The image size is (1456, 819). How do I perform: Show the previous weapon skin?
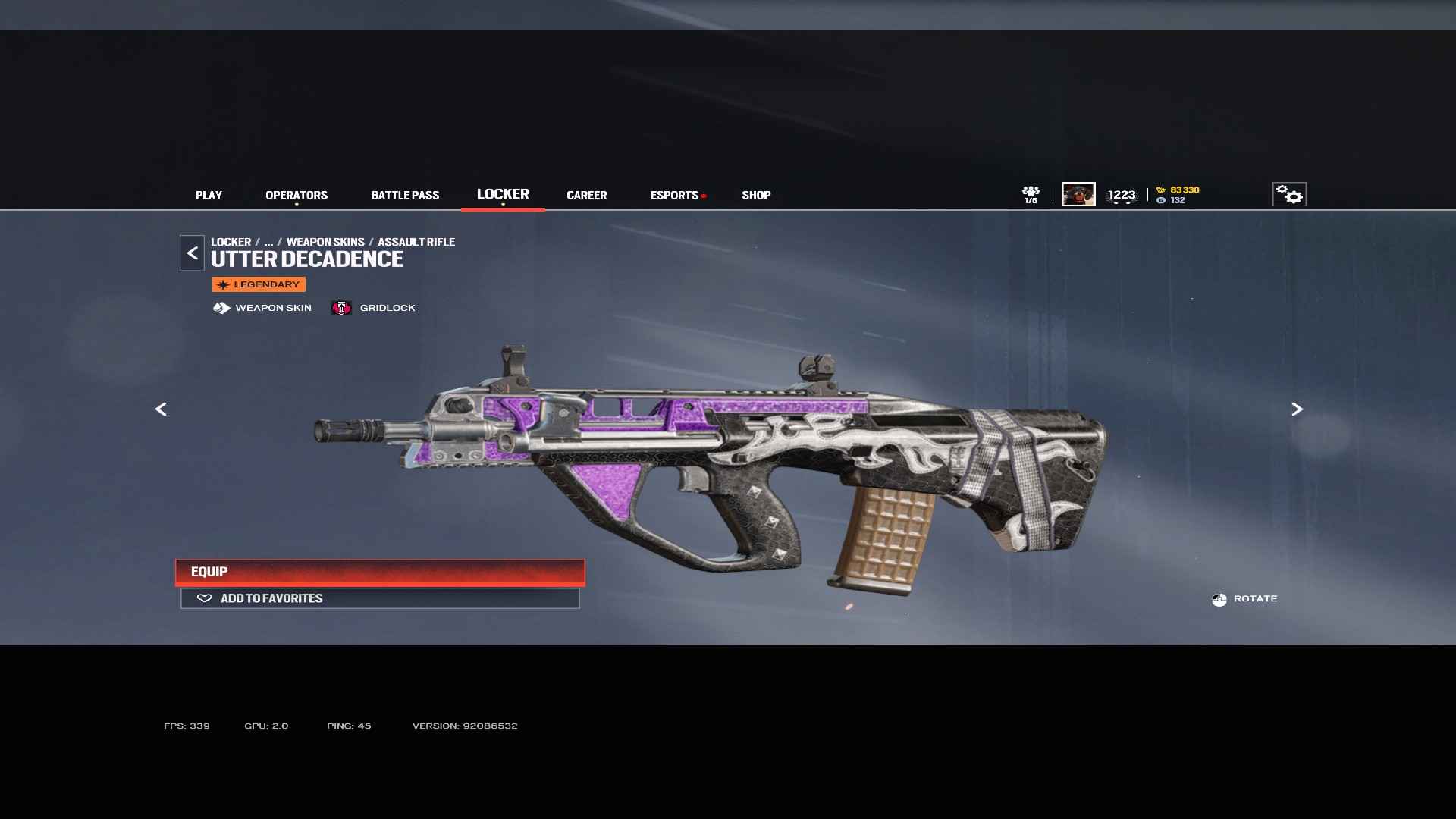coord(161,409)
